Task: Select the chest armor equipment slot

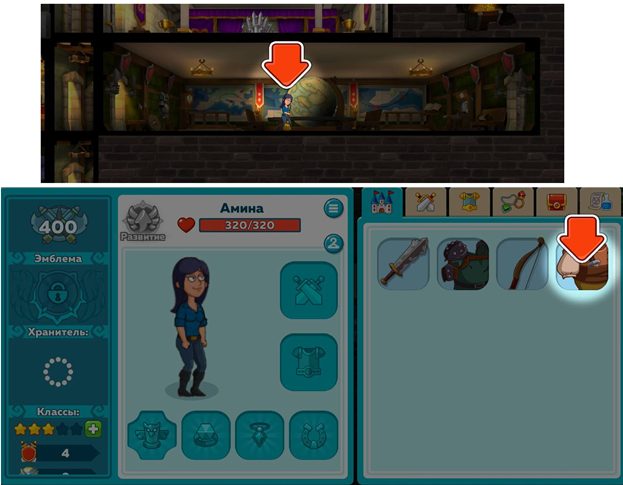Action: point(308,363)
